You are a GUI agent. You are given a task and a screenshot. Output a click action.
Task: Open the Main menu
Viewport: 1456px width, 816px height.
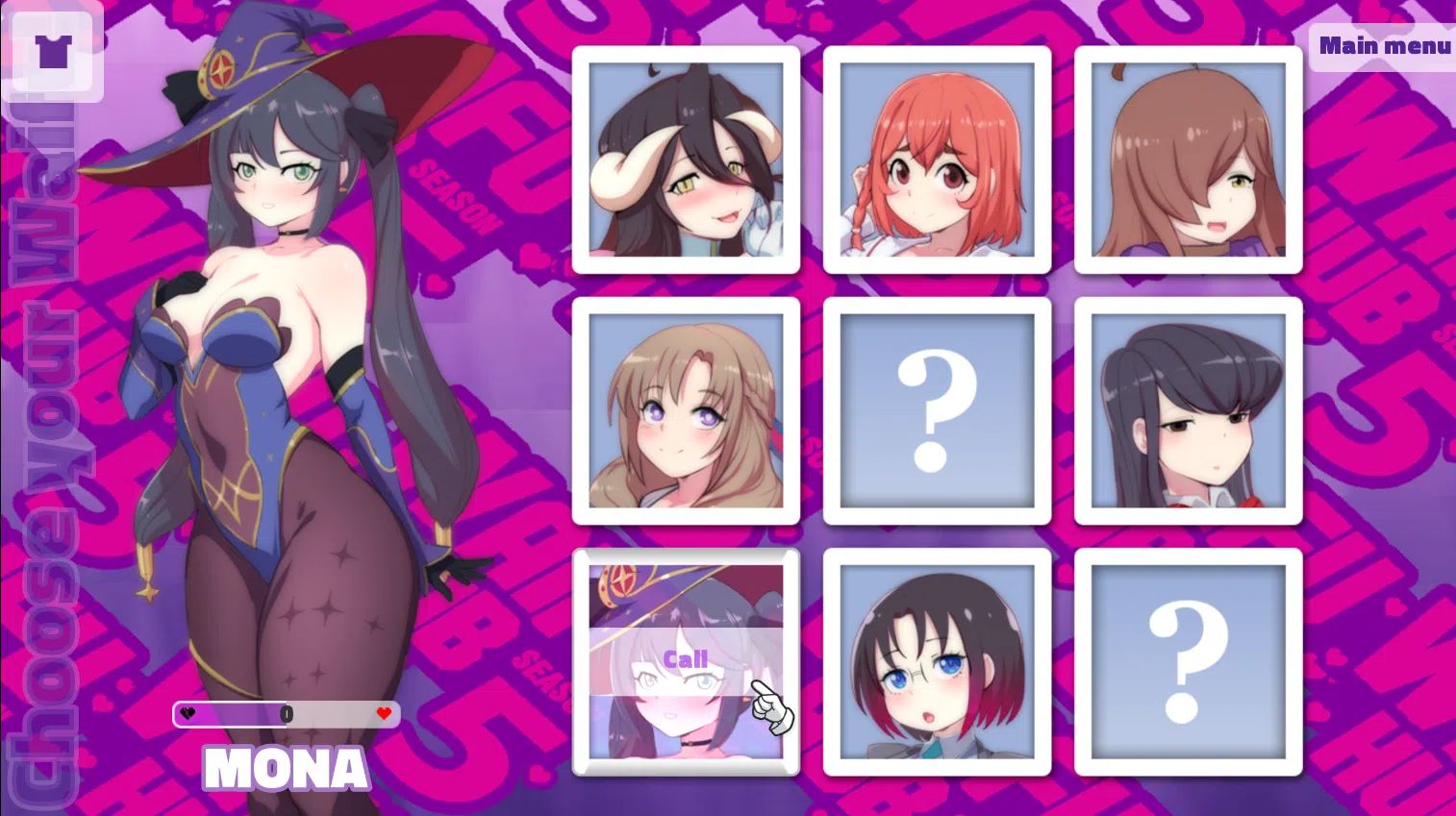coord(1385,44)
